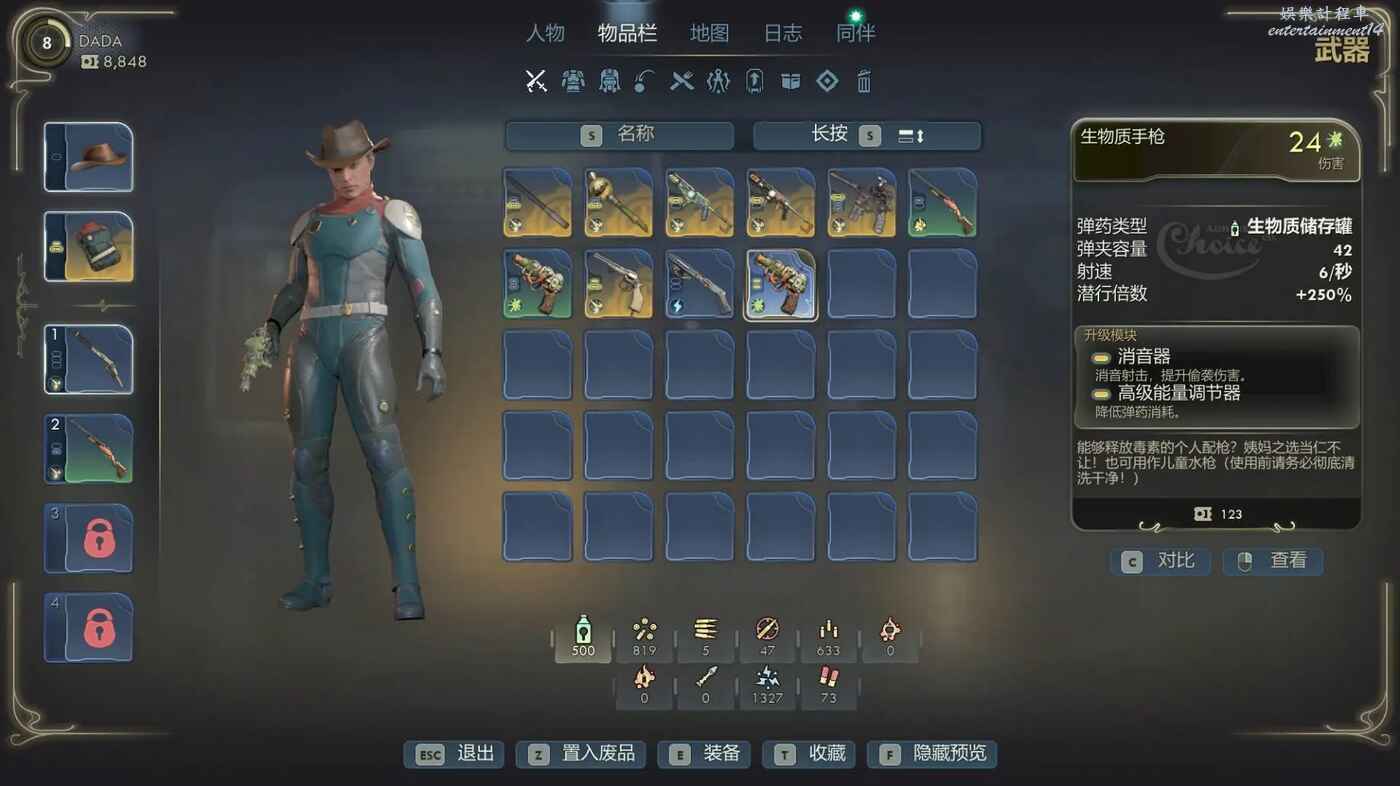Screen dimensions: 1400x786
Task: Show the 同伴 tab
Action: [855, 33]
